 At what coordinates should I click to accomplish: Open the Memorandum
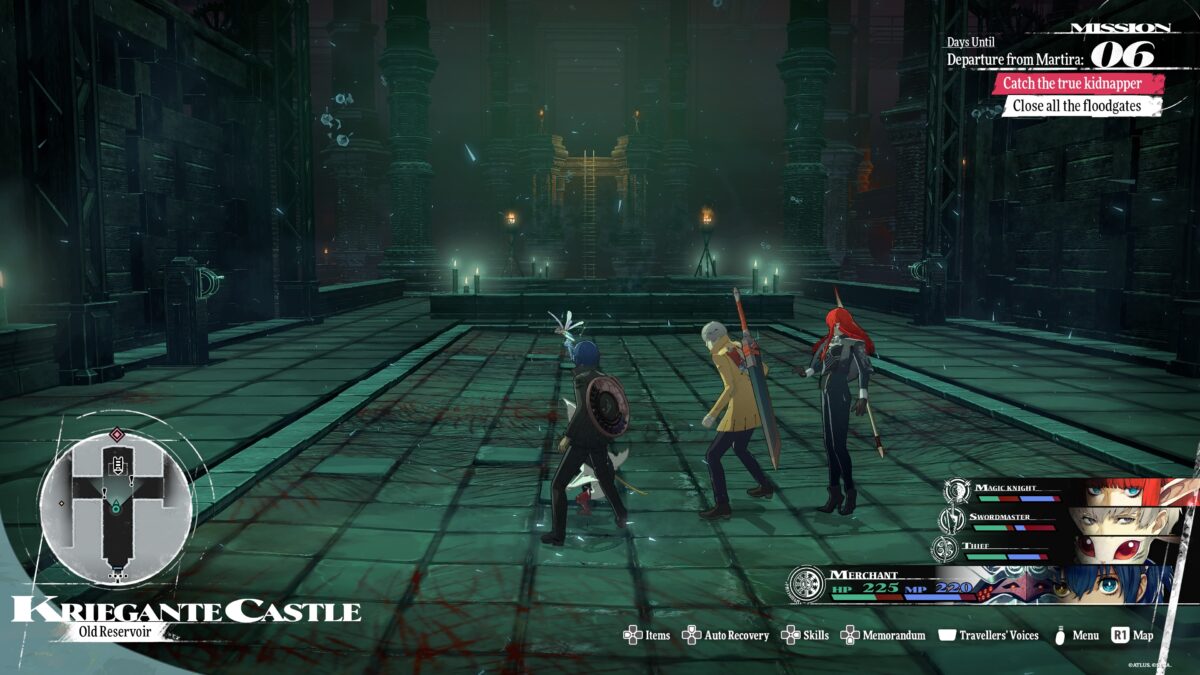(x=883, y=635)
